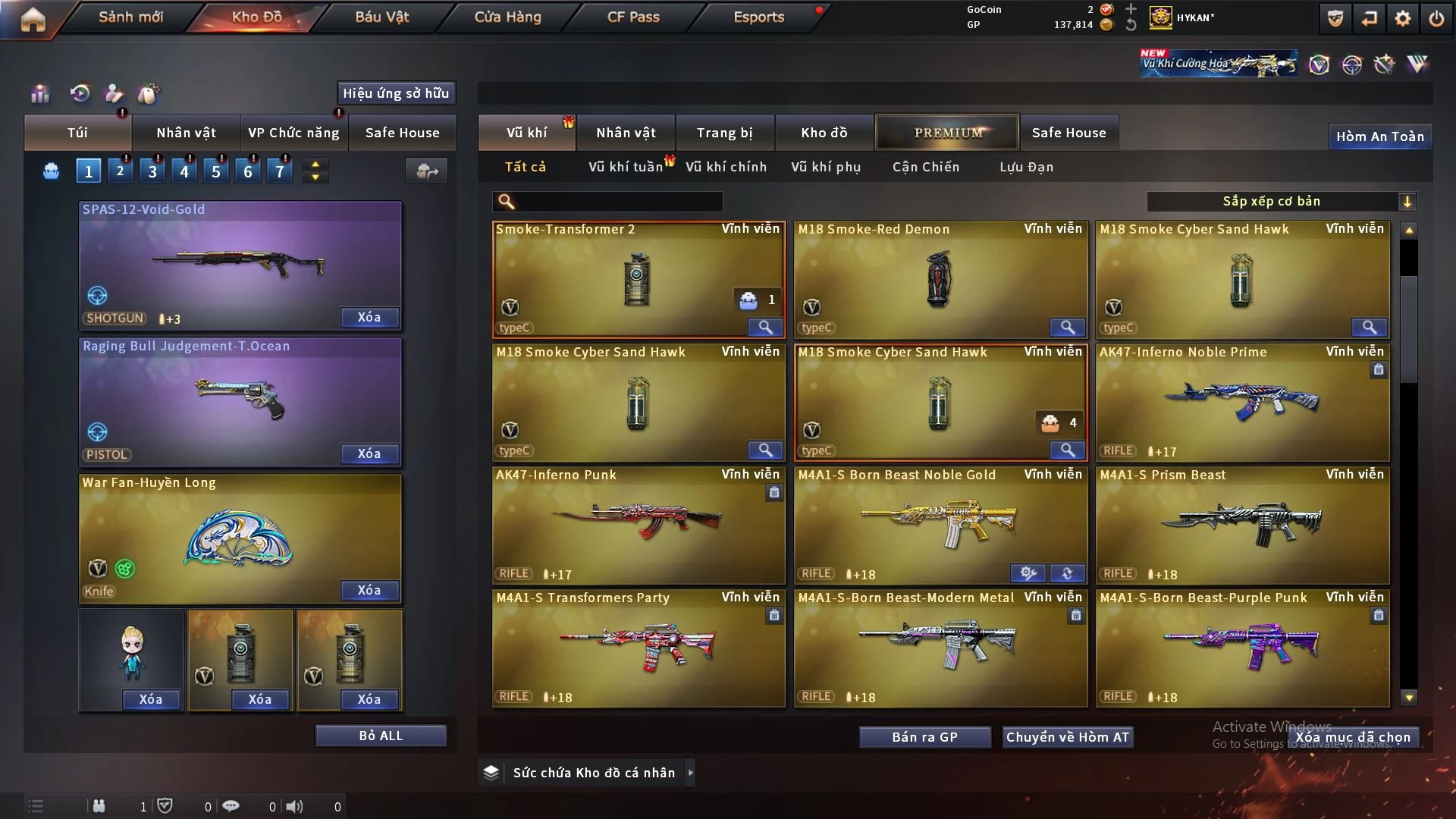Open the Sắp xếp cơ bản dropdown
Screen dimensions: 1456x819
(x=1281, y=201)
